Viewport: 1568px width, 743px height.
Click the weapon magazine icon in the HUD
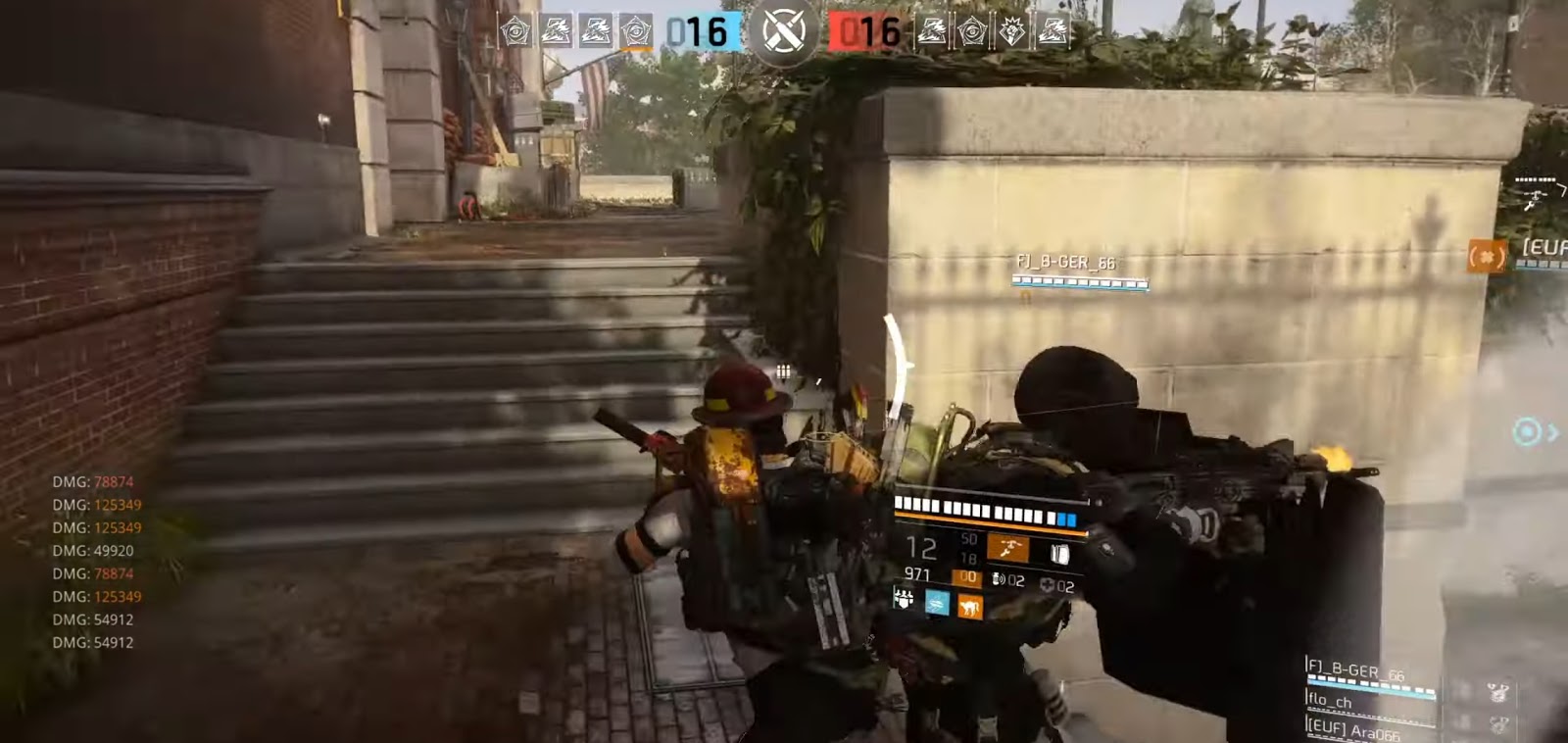(x=1059, y=554)
